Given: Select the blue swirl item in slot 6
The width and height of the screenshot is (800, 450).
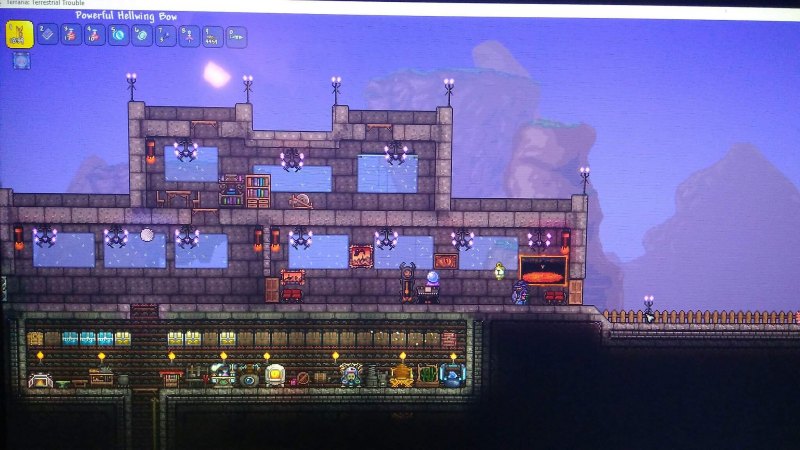Looking at the screenshot, I should pyautogui.click(x=142, y=36).
